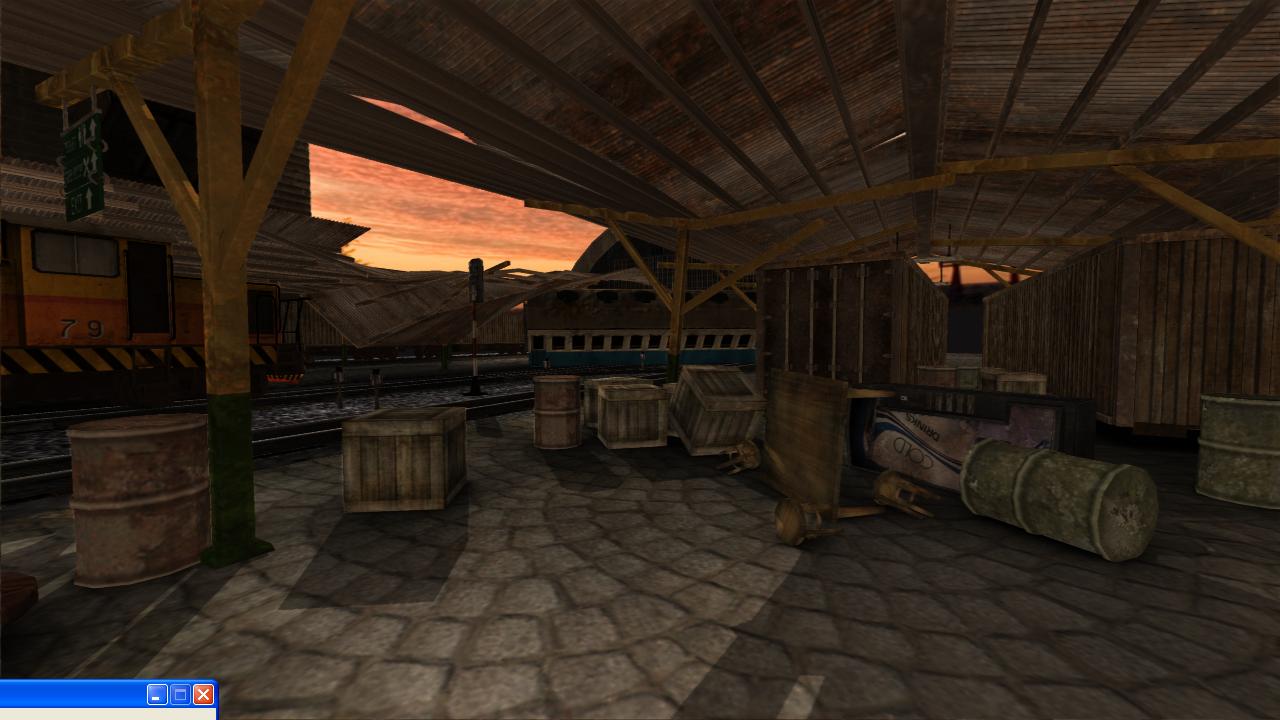
Task: Click the blue title bar of the popup window
Action: [x=70, y=695]
